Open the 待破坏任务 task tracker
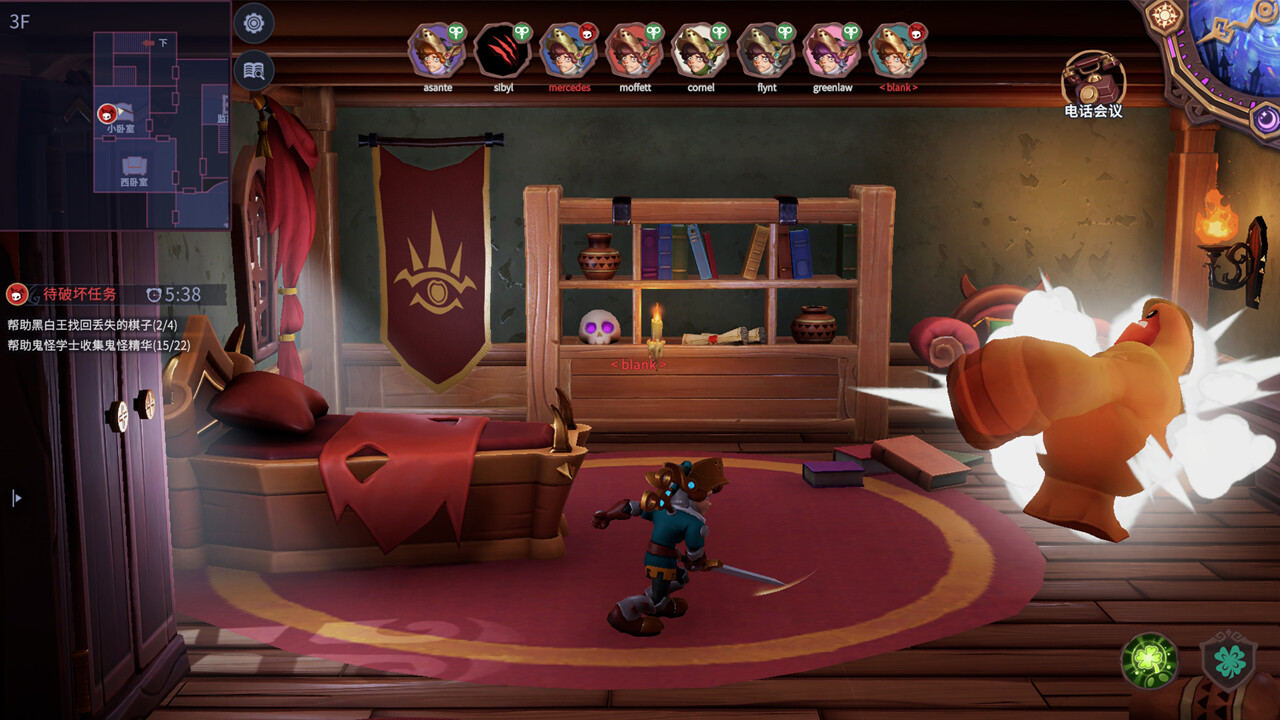The width and height of the screenshot is (1280, 720). (80, 294)
